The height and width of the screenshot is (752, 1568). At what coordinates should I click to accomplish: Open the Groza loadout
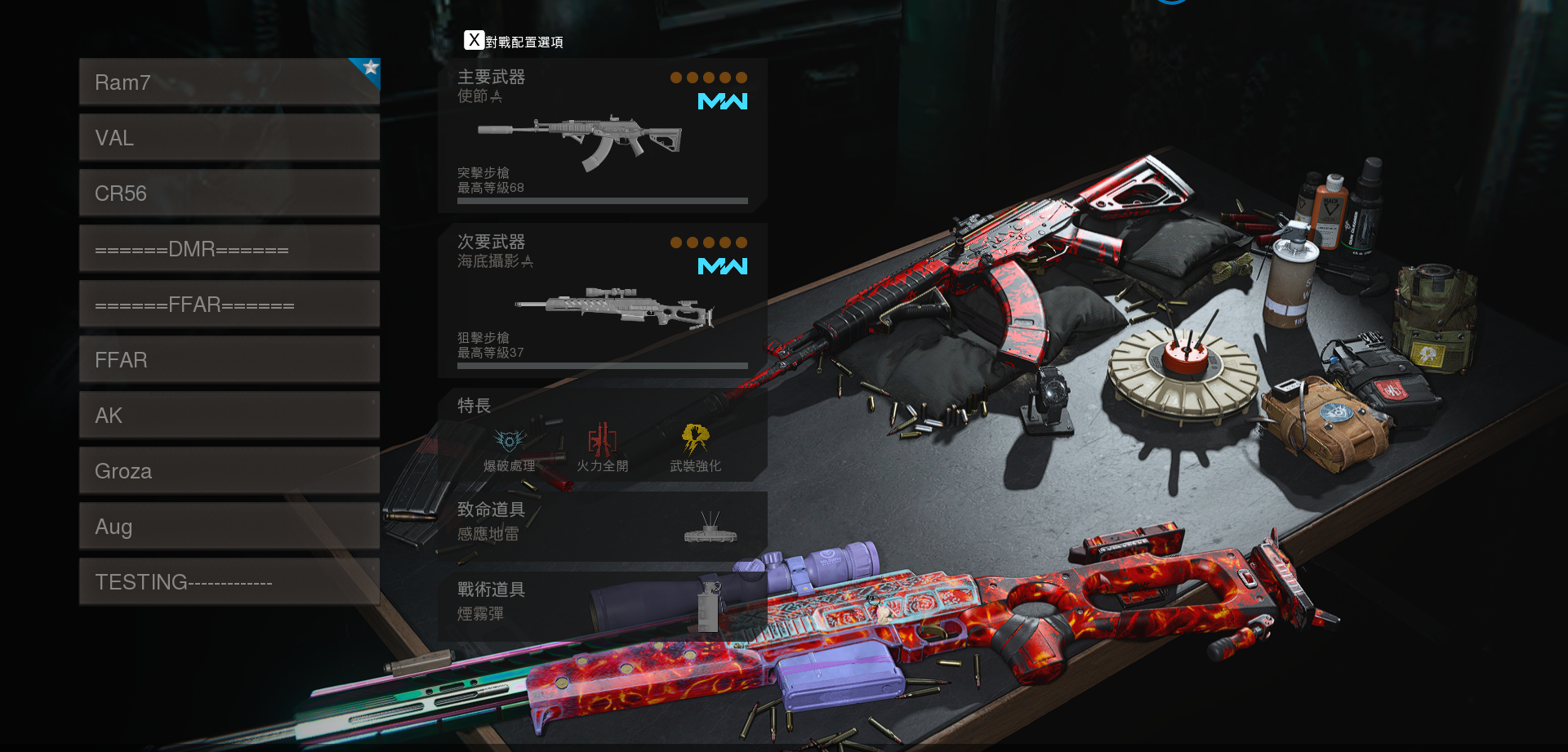(229, 470)
